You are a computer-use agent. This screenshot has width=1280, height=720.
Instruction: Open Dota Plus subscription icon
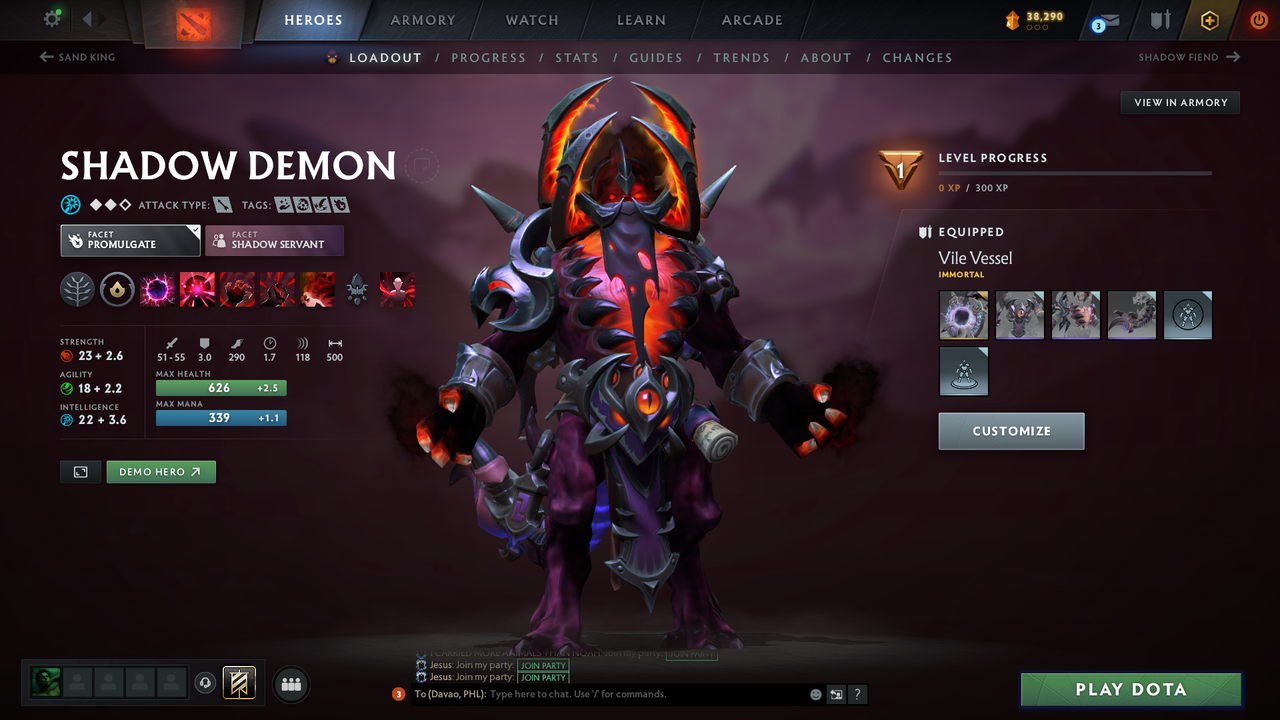(x=1209, y=18)
